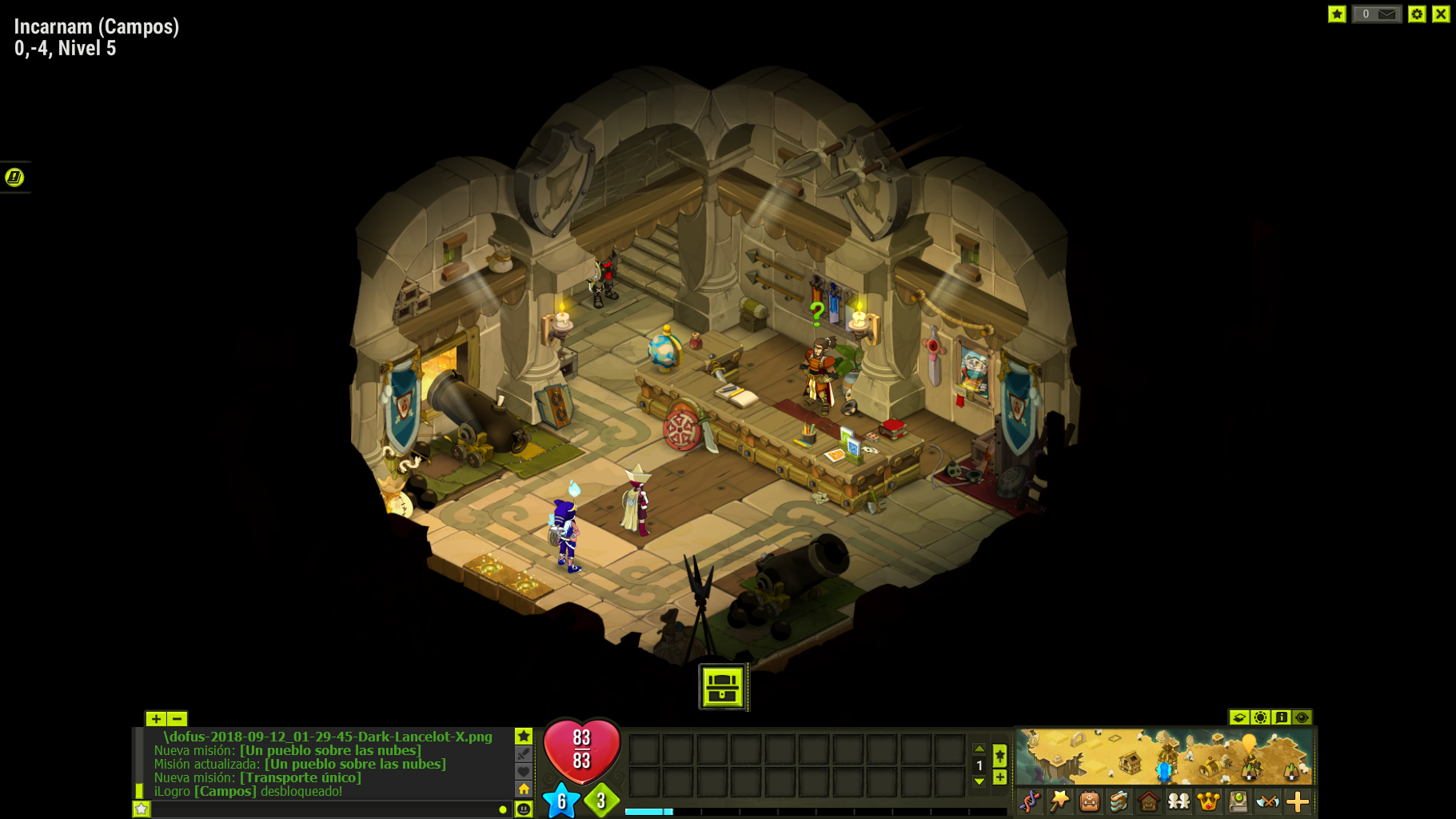Click the Incarnam minimap
This screenshot has height=819, width=1456.
[x=1164, y=756]
